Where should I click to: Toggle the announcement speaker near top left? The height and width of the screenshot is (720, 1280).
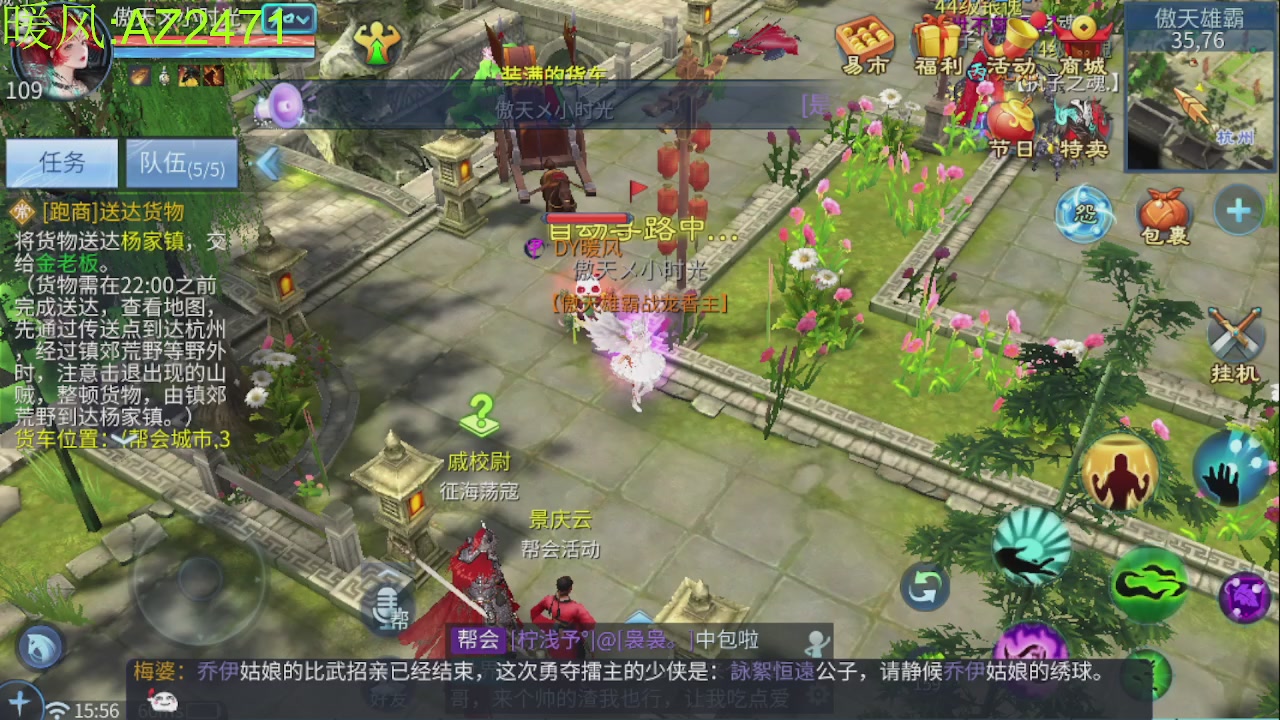[x=285, y=105]
